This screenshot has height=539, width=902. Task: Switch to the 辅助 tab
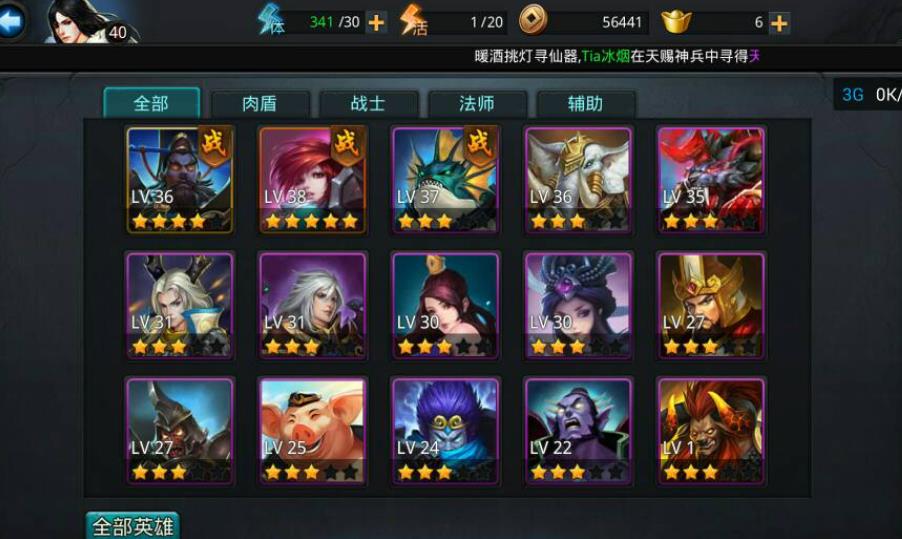click(x=585, y=104)
